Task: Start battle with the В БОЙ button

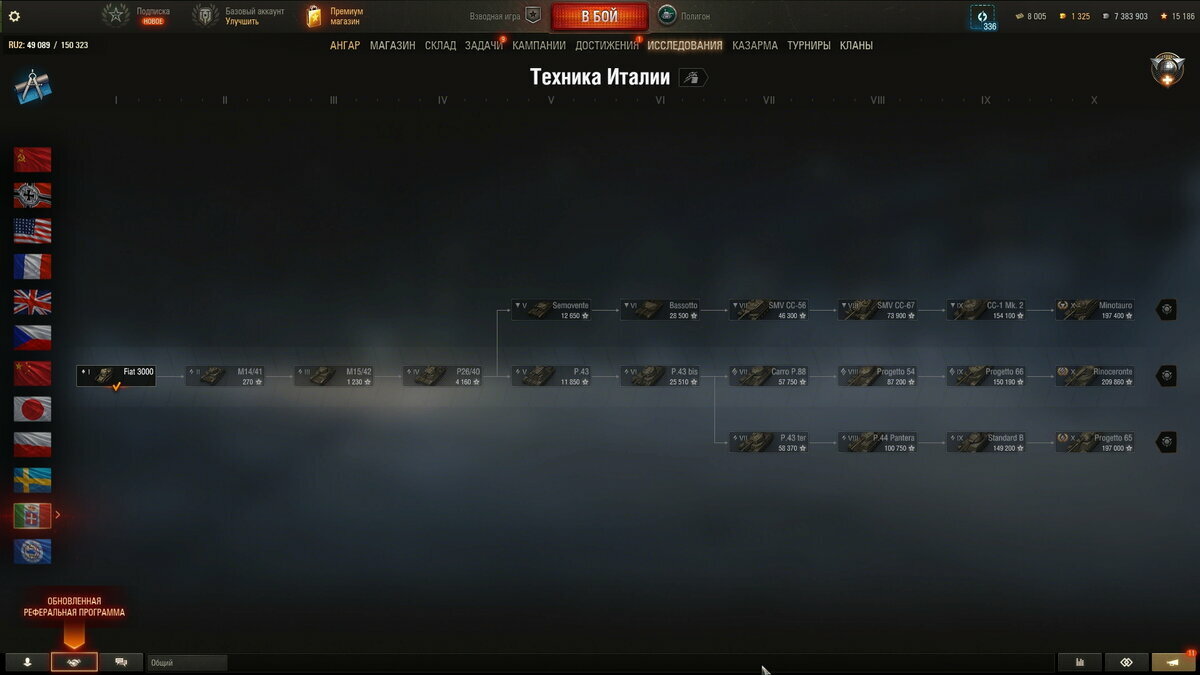Action: click(x=599, y=17)
